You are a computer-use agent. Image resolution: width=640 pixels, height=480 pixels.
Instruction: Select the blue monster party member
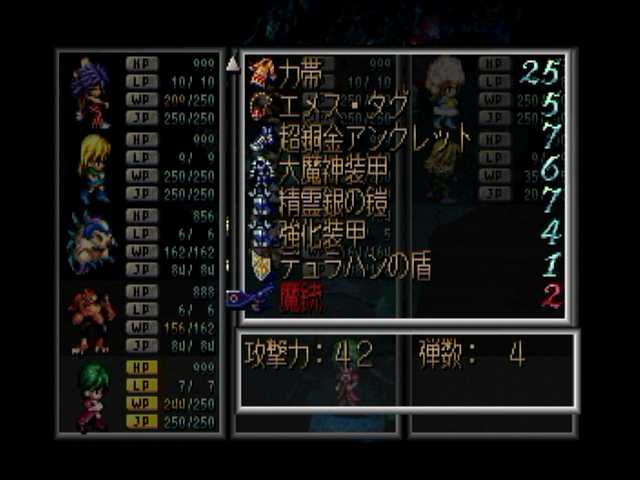point(90,242)
